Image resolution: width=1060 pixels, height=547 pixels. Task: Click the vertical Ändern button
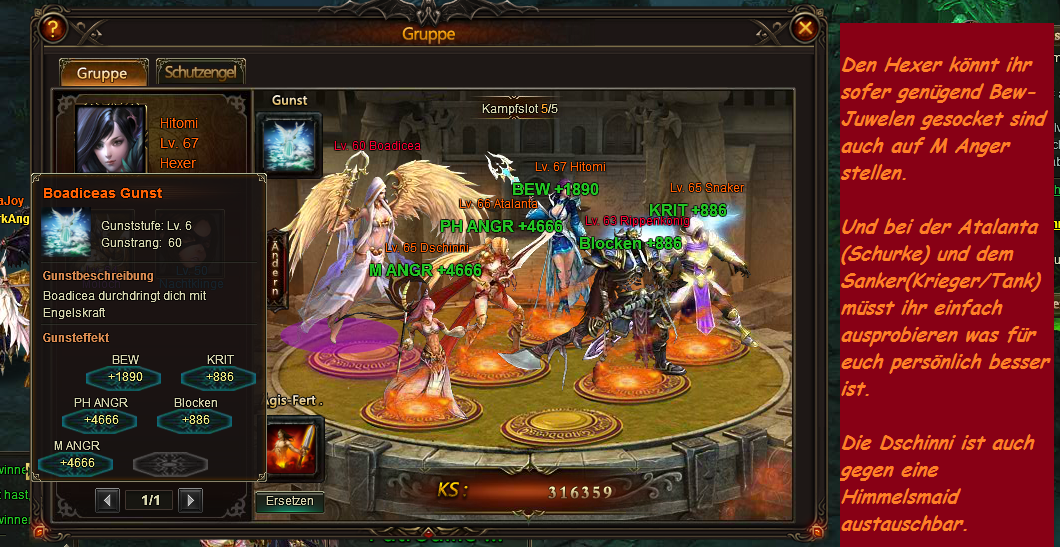275,269
